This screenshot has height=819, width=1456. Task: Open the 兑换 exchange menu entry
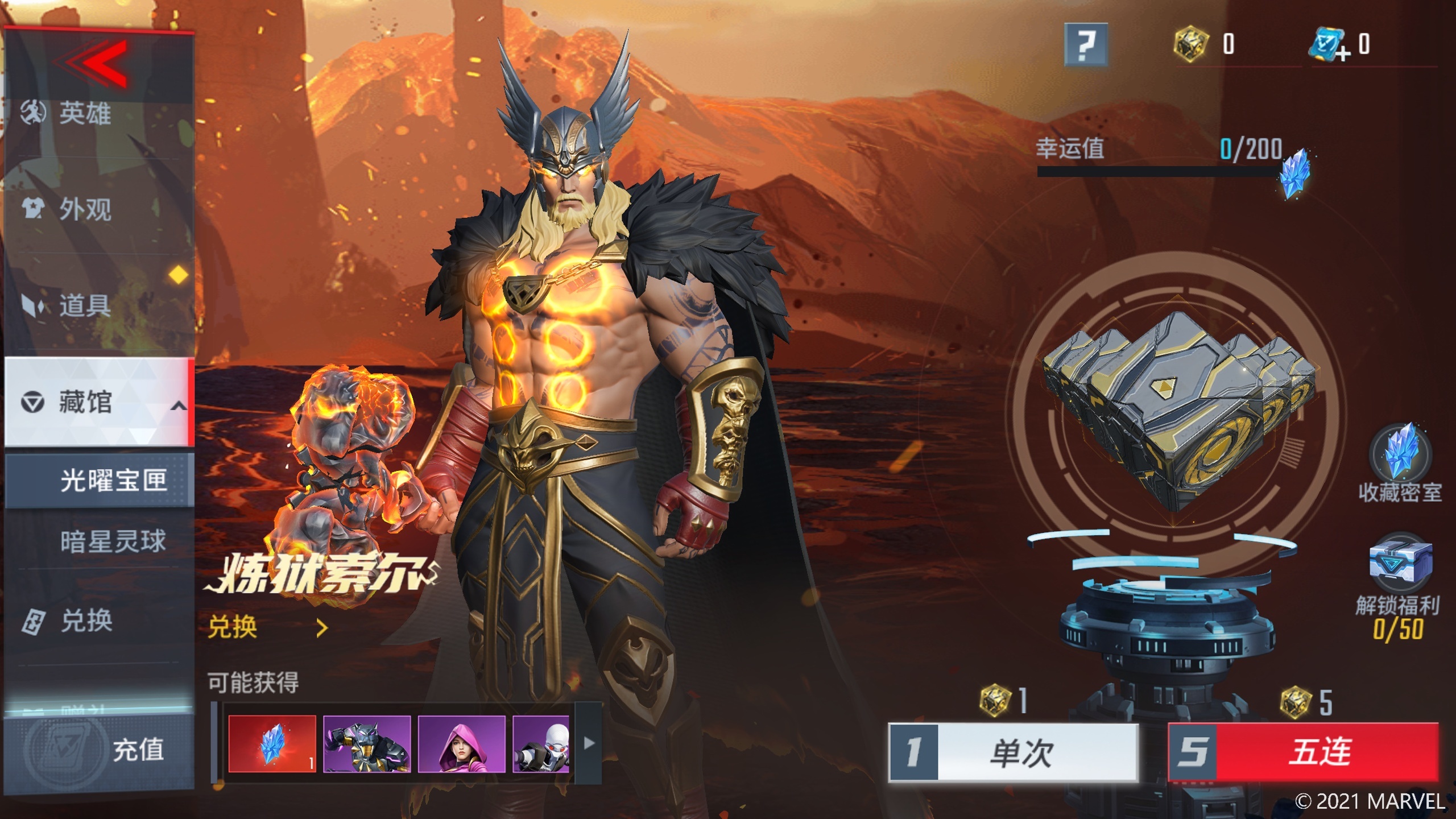point(86,621)
